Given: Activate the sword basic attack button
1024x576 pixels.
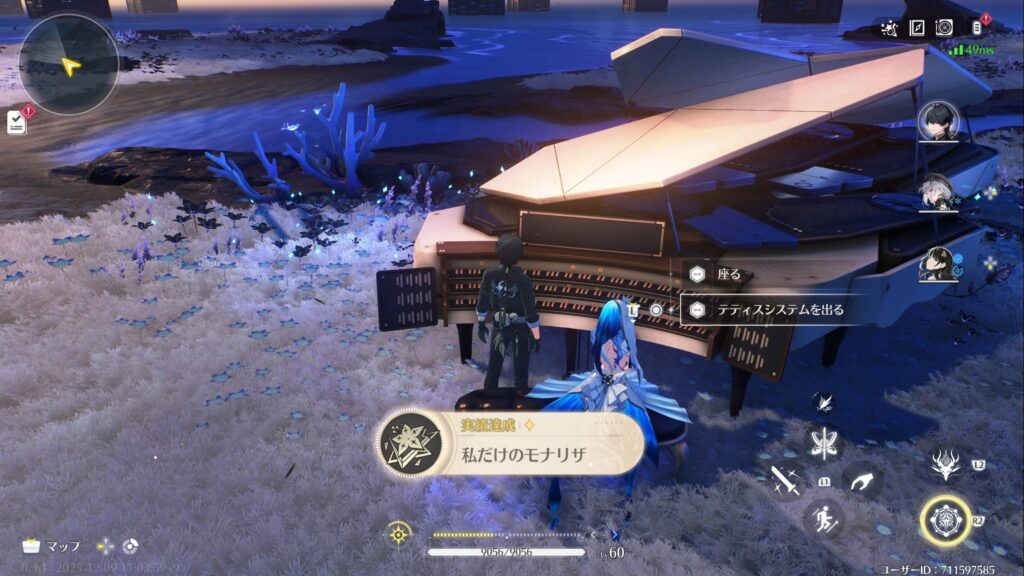Looking at the screenshot, I should point(783,482).
